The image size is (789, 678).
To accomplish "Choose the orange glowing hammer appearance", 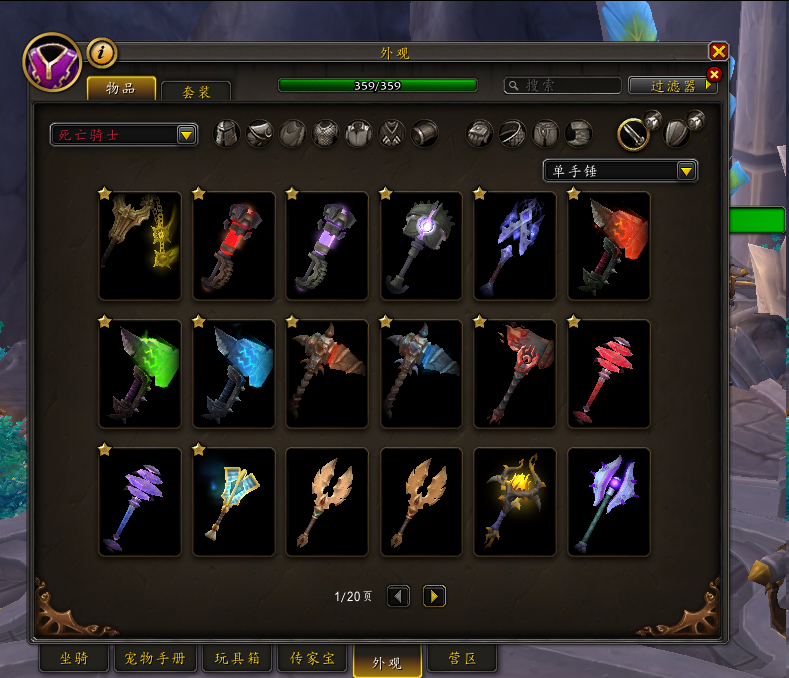I will (x=609, y=245).
